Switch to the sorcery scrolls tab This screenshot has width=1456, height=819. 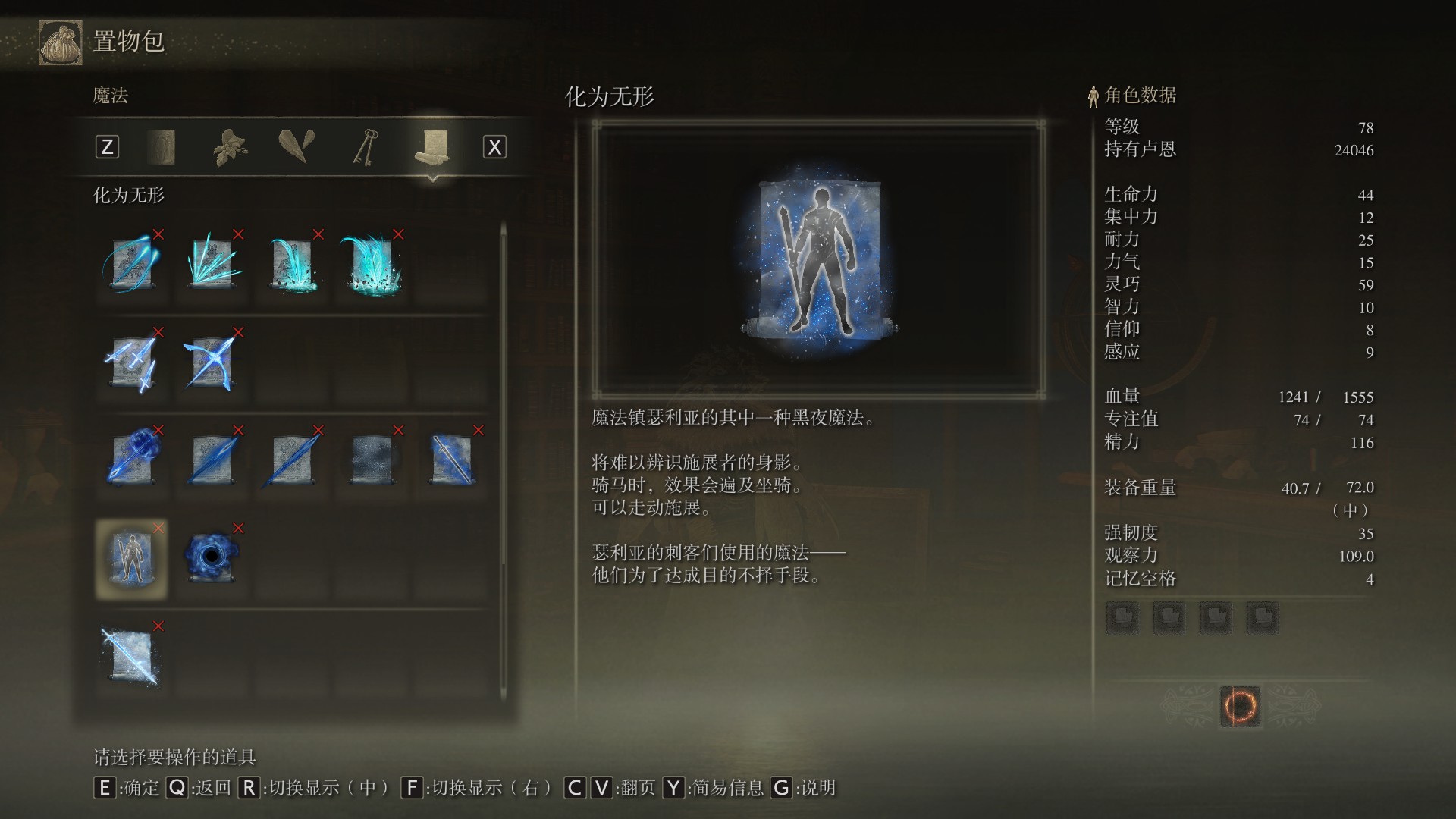[x=432, y=146]
